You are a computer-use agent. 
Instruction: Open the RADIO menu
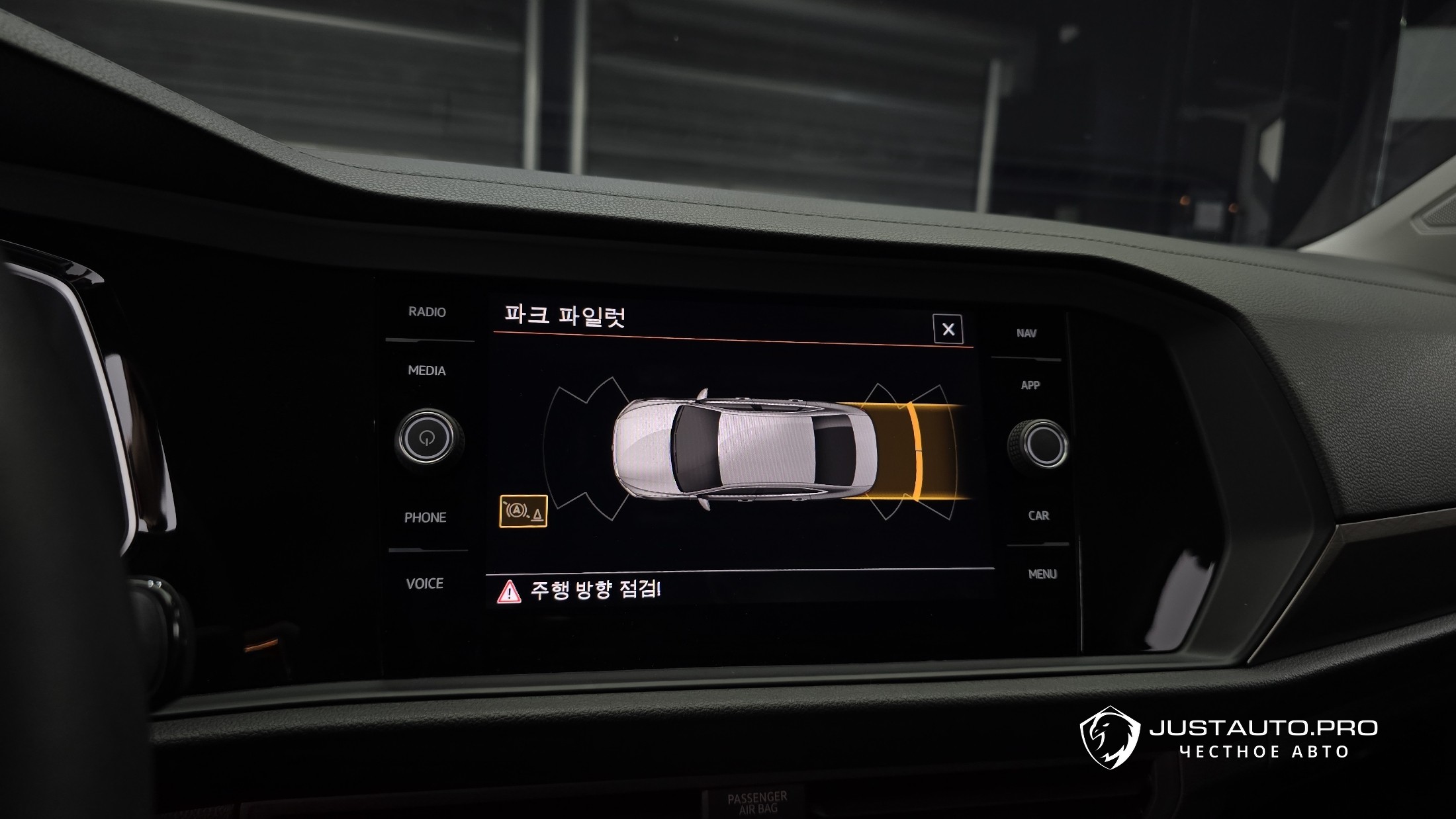(x=427, y=312)
